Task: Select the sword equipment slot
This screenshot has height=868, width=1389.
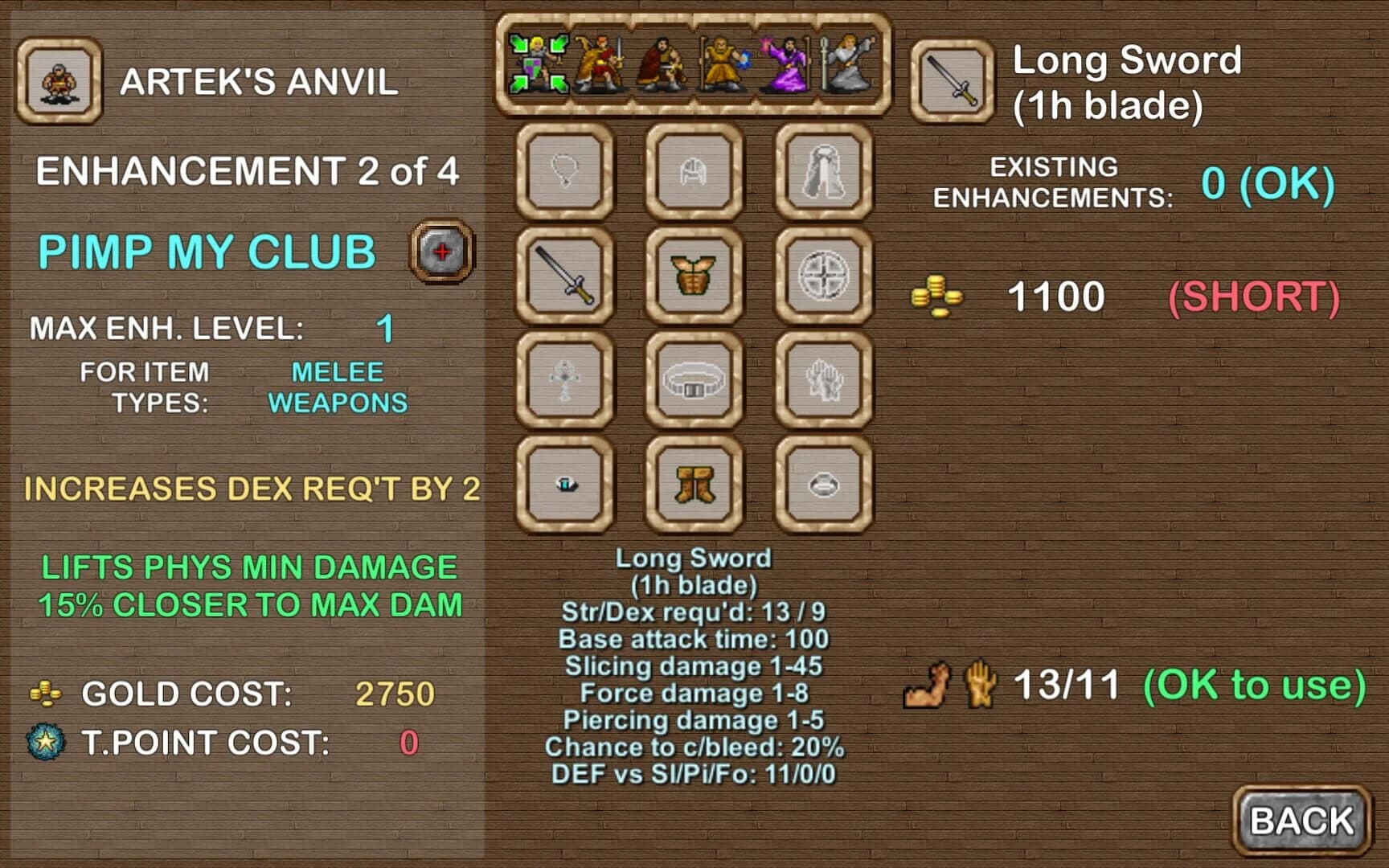Action: point(565,277)
